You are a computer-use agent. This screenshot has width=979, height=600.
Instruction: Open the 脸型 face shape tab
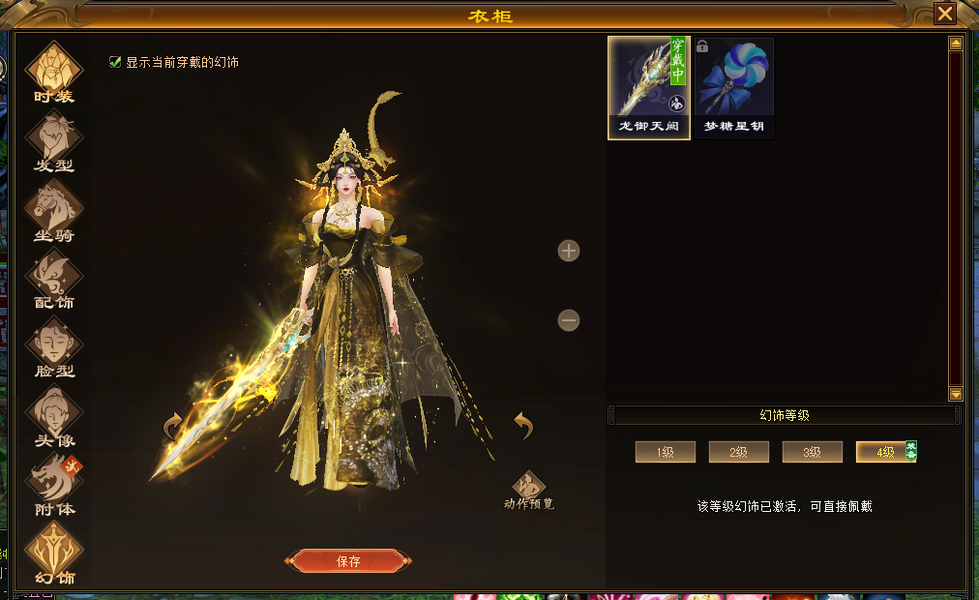(54, 346)
